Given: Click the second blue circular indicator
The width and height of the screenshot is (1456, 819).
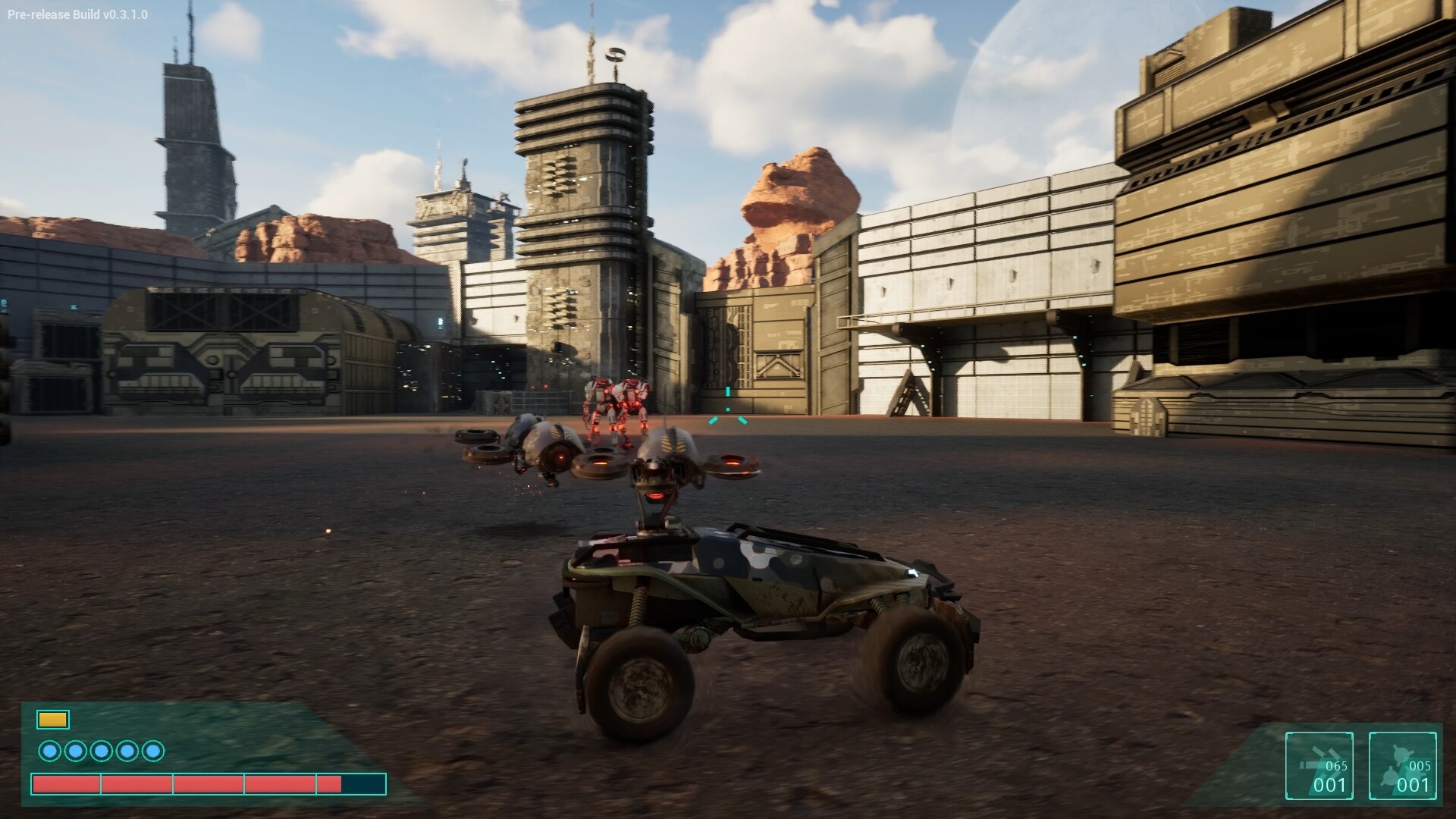Looking at the screenshot, I should point(75,751).
